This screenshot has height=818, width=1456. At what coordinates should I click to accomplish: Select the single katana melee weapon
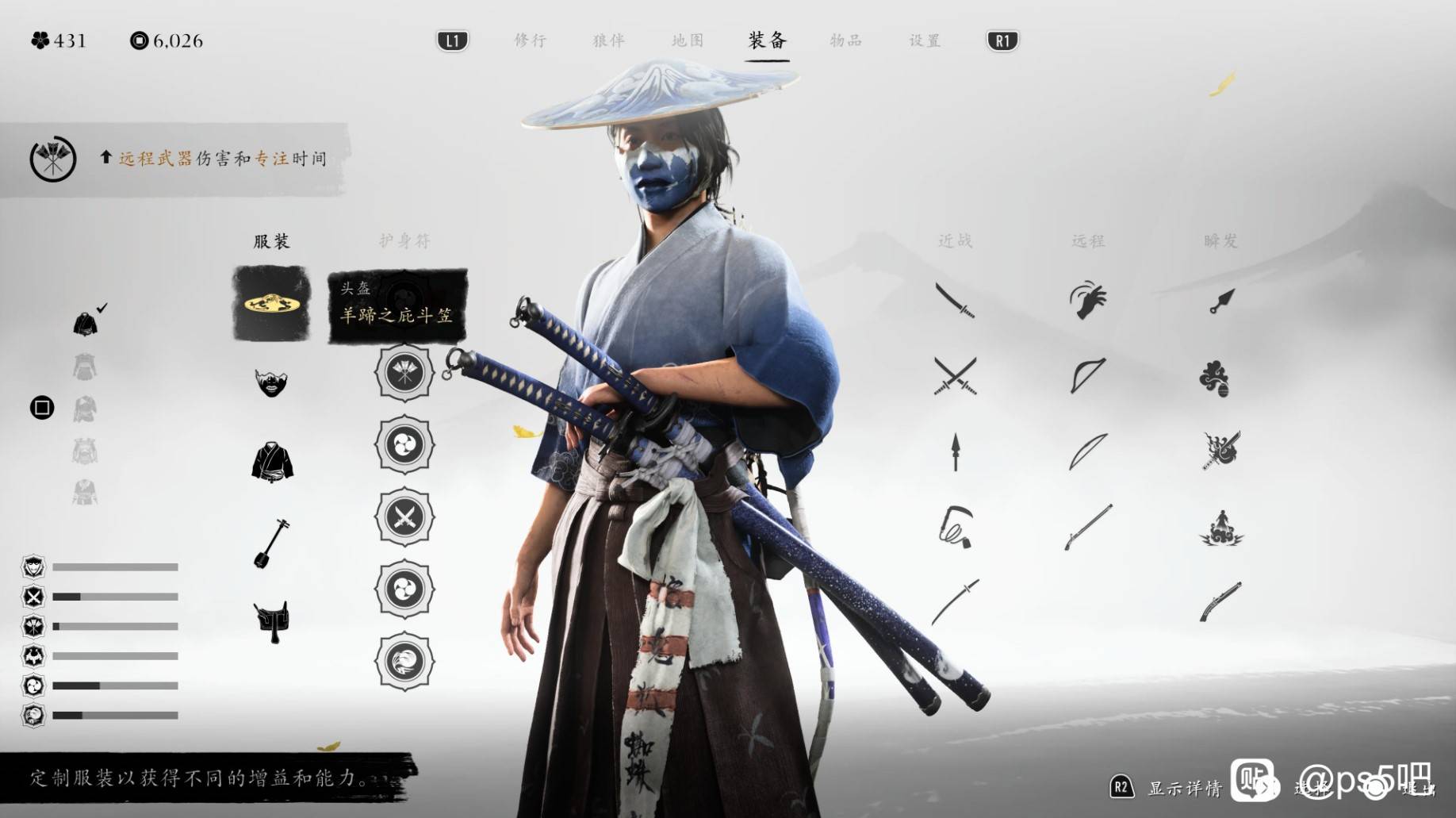pos(955,301)
